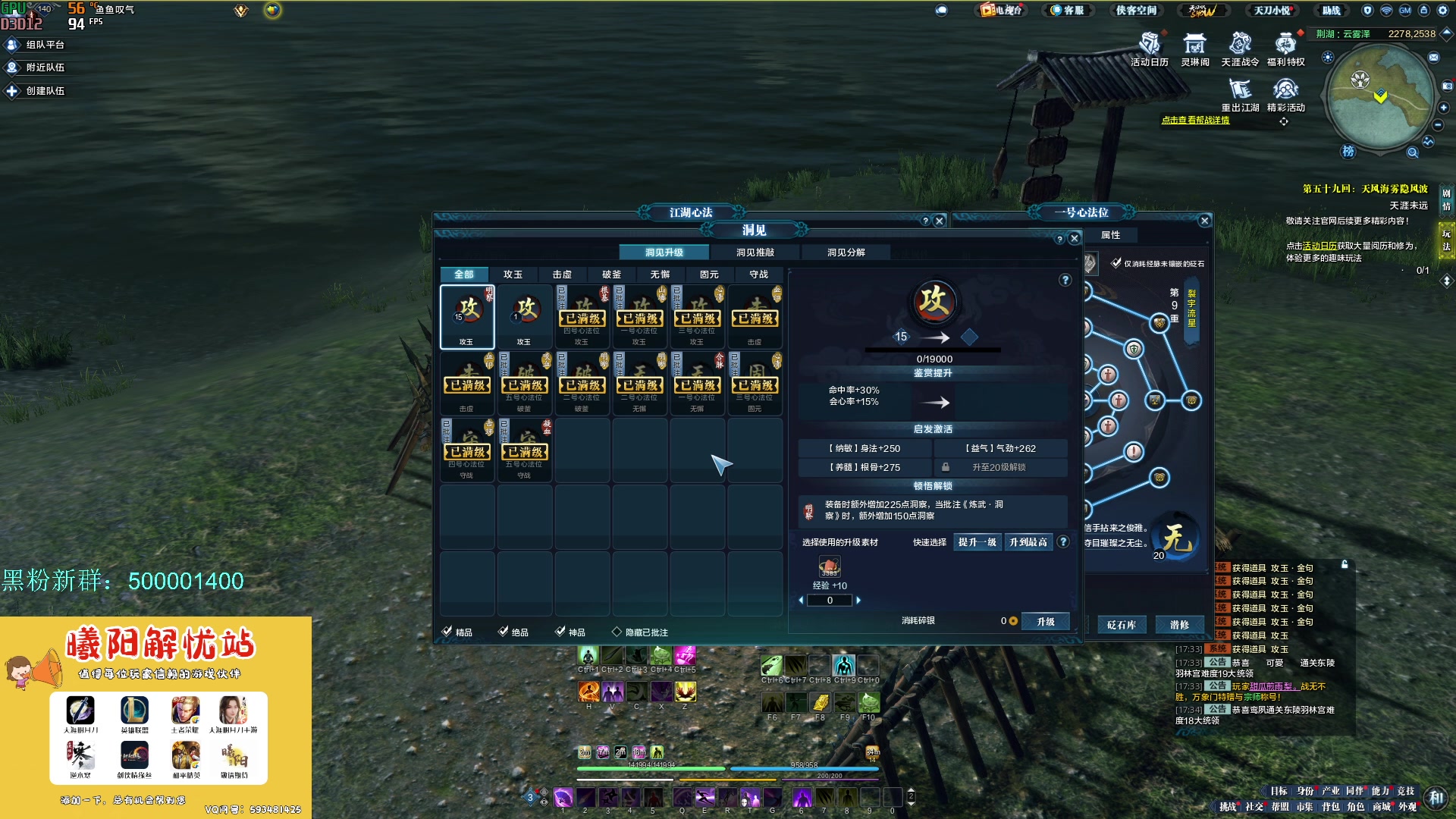Select the 攻玉 category filter
Image resolution: width=1456 pixels, height=819 pixels.
[513, 275]
